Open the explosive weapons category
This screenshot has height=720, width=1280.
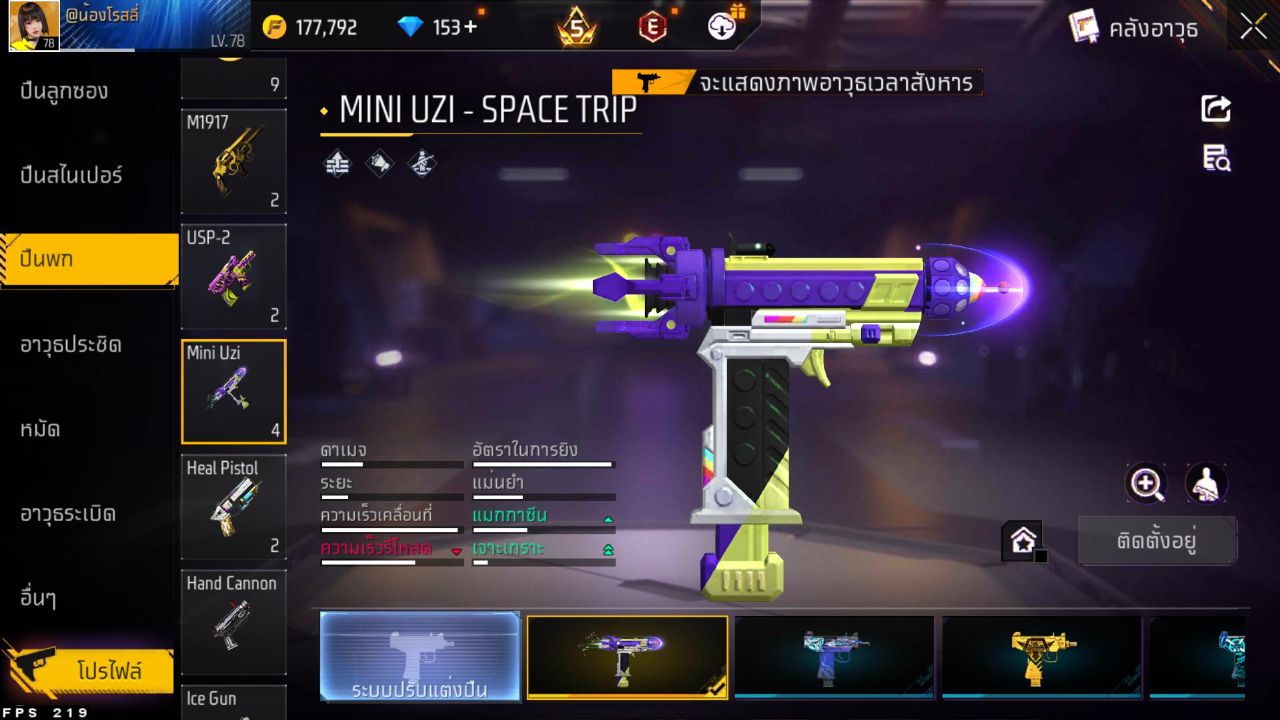(68, 513)
